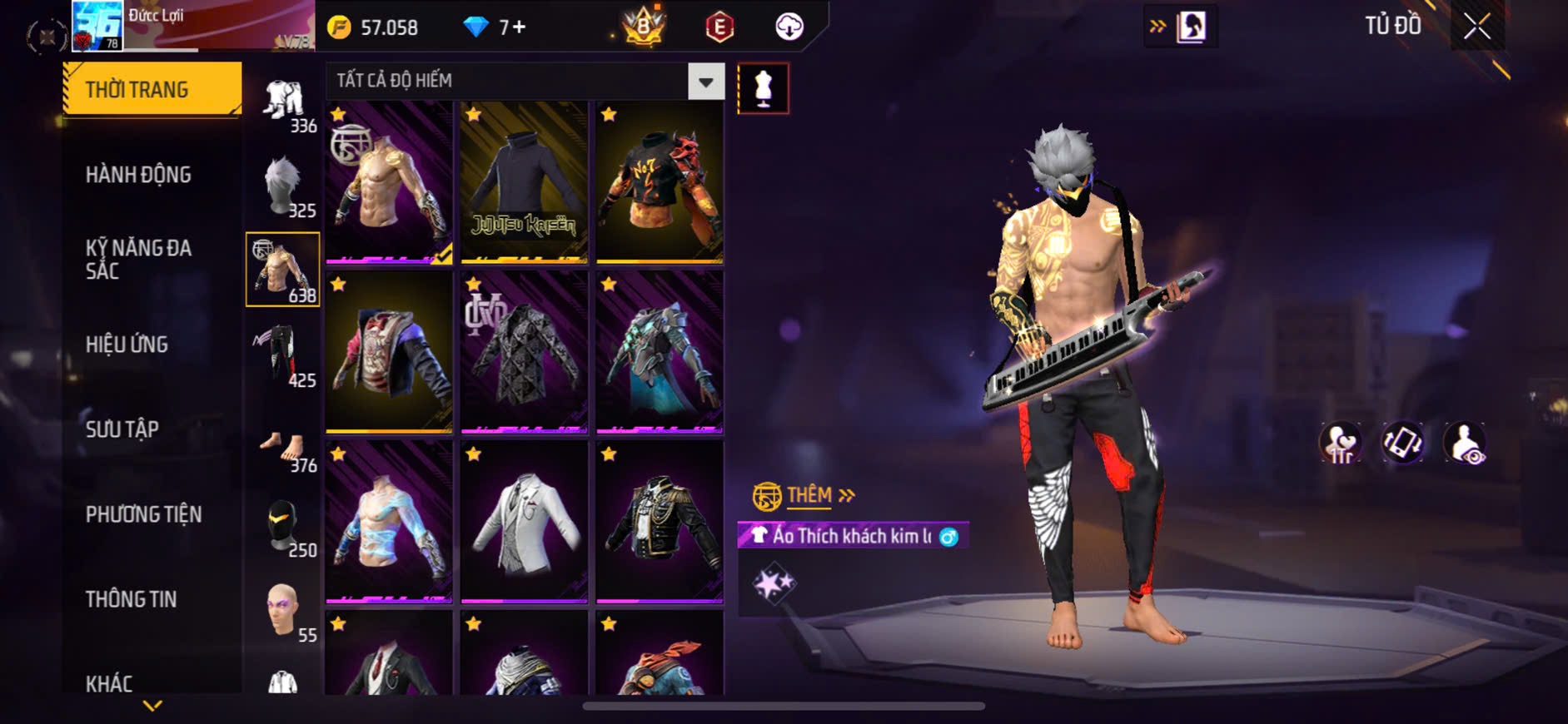This screenshot has width=1568, height=724.
Task: Click the mannequin outfit preview button
Action: [763, 88]
